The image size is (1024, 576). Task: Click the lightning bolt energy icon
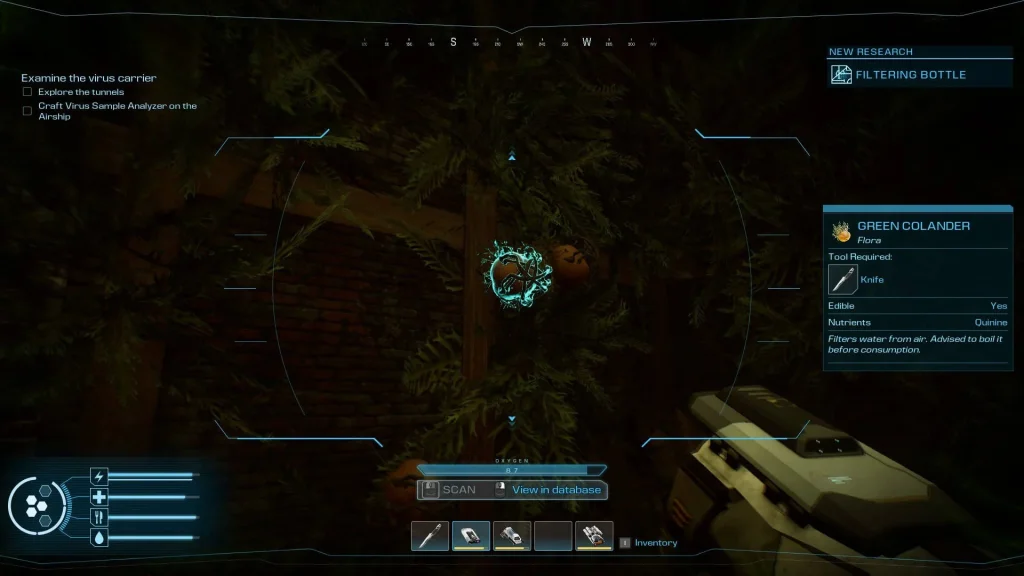99,476
